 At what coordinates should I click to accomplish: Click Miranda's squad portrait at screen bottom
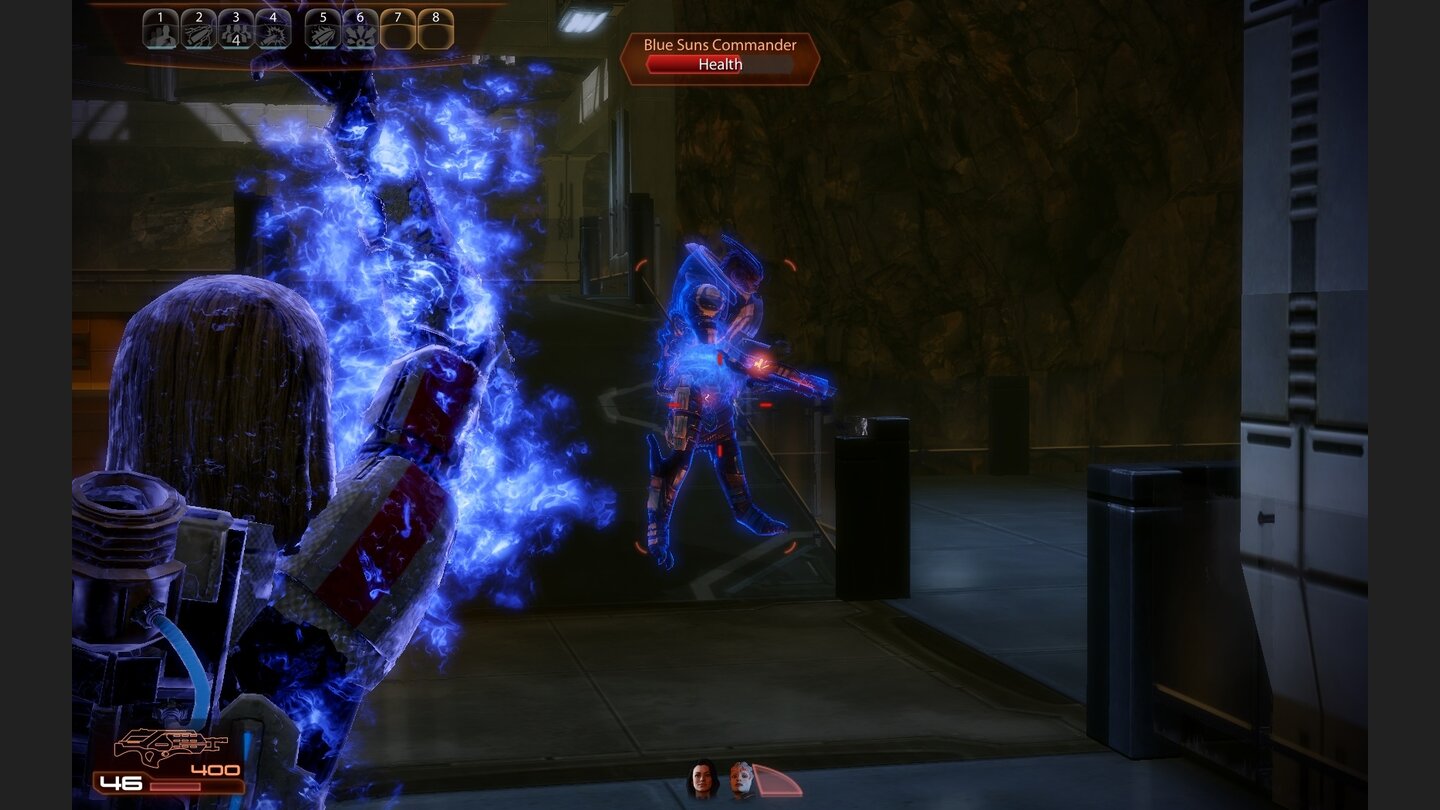click(702, 778)
